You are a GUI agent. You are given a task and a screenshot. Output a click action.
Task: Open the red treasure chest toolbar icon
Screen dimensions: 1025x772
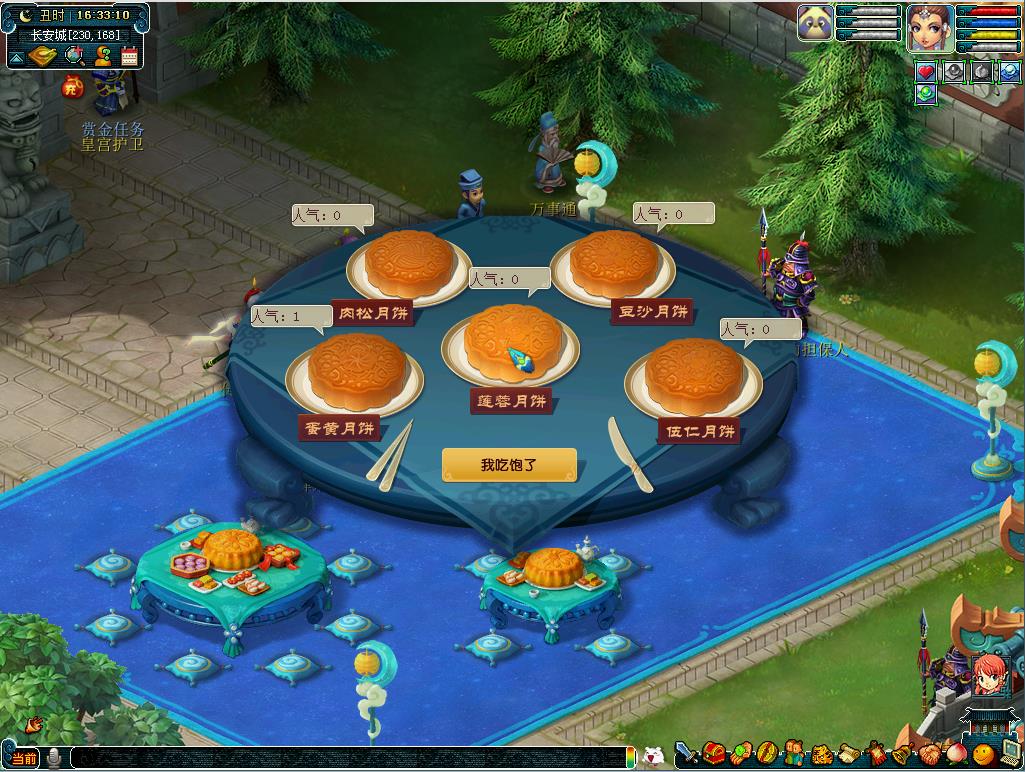[713, 753]
